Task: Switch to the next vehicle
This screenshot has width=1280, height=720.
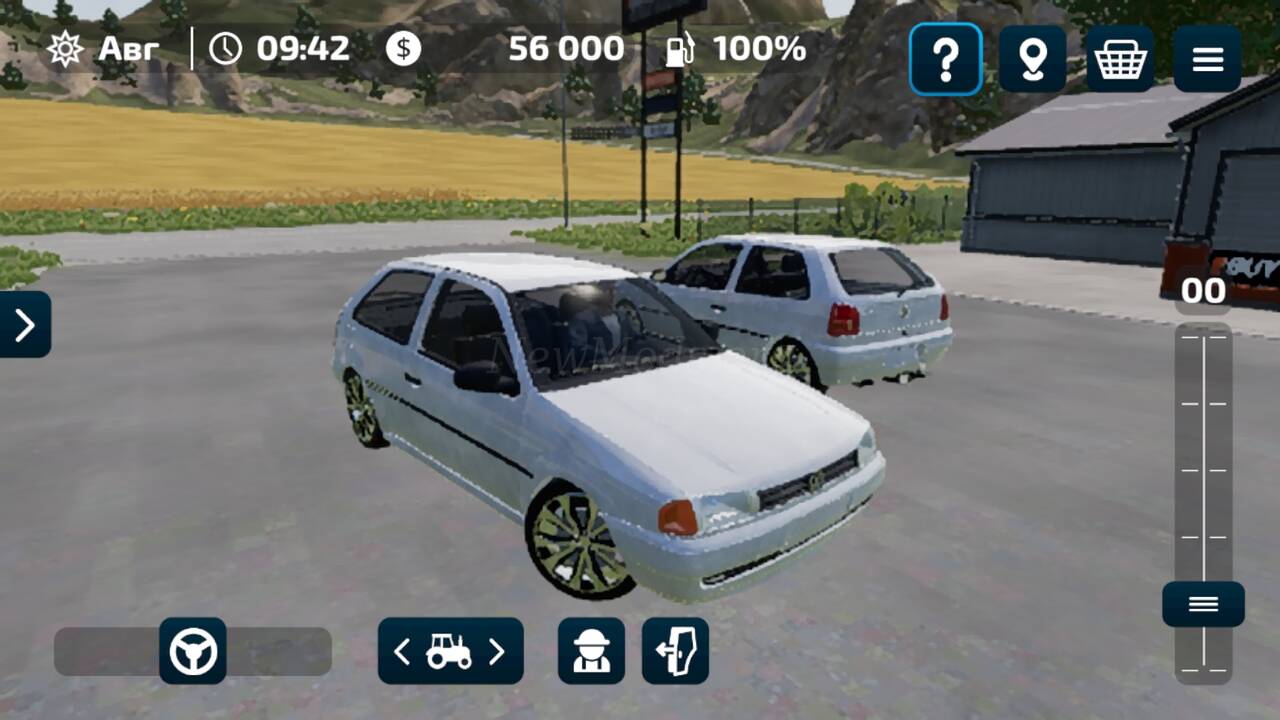Action: (x=497, y=652)
